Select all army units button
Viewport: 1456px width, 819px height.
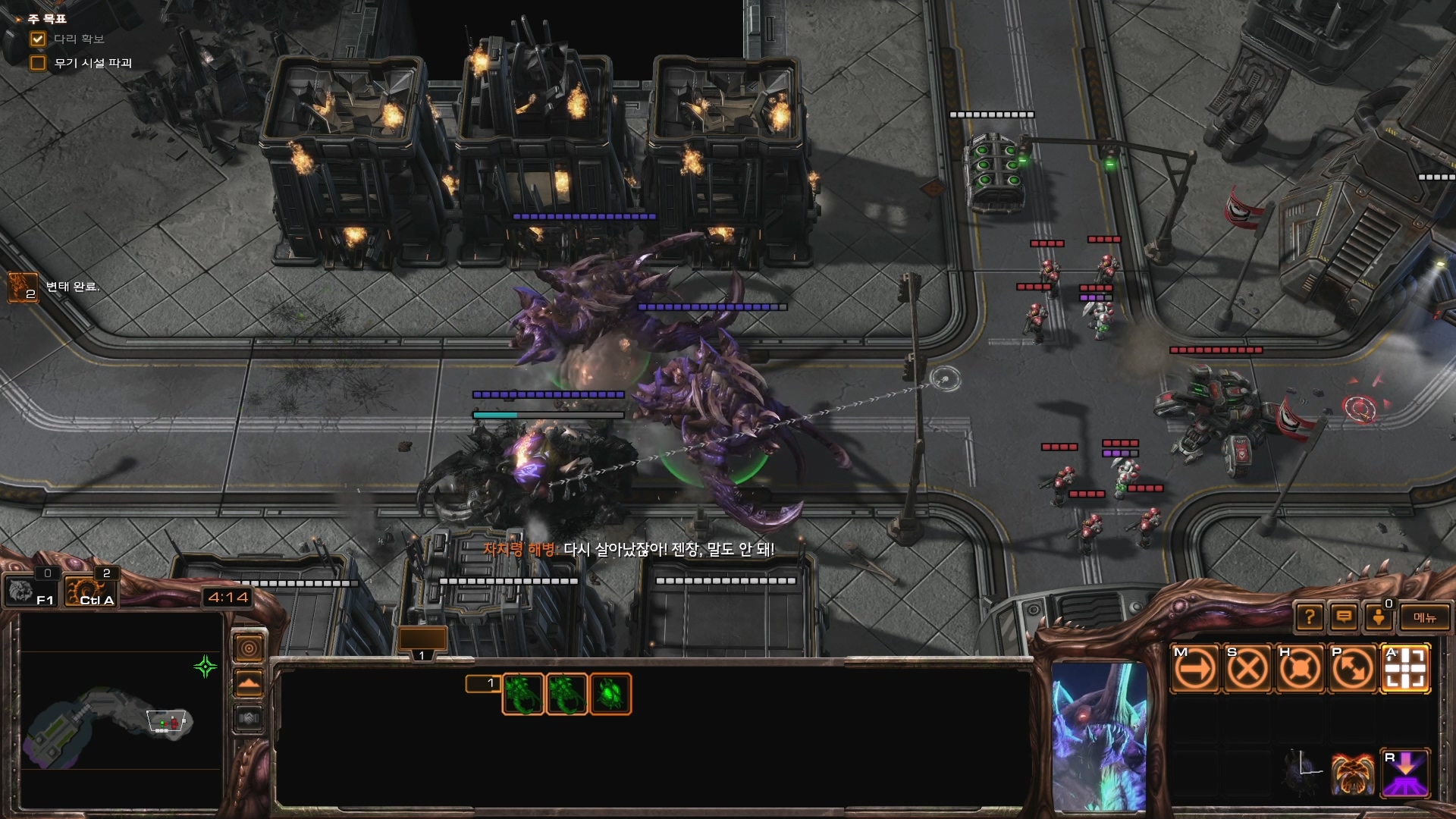(x=90, y=590)
